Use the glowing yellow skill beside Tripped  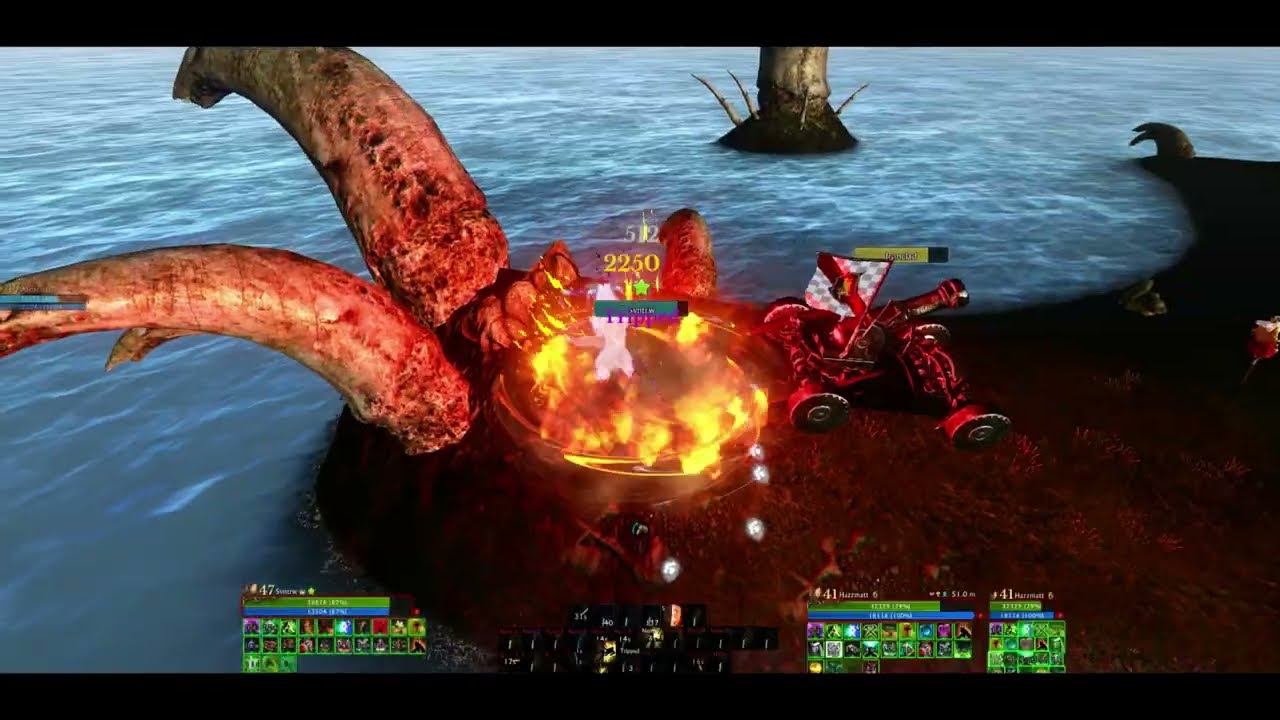pos(608,651)
